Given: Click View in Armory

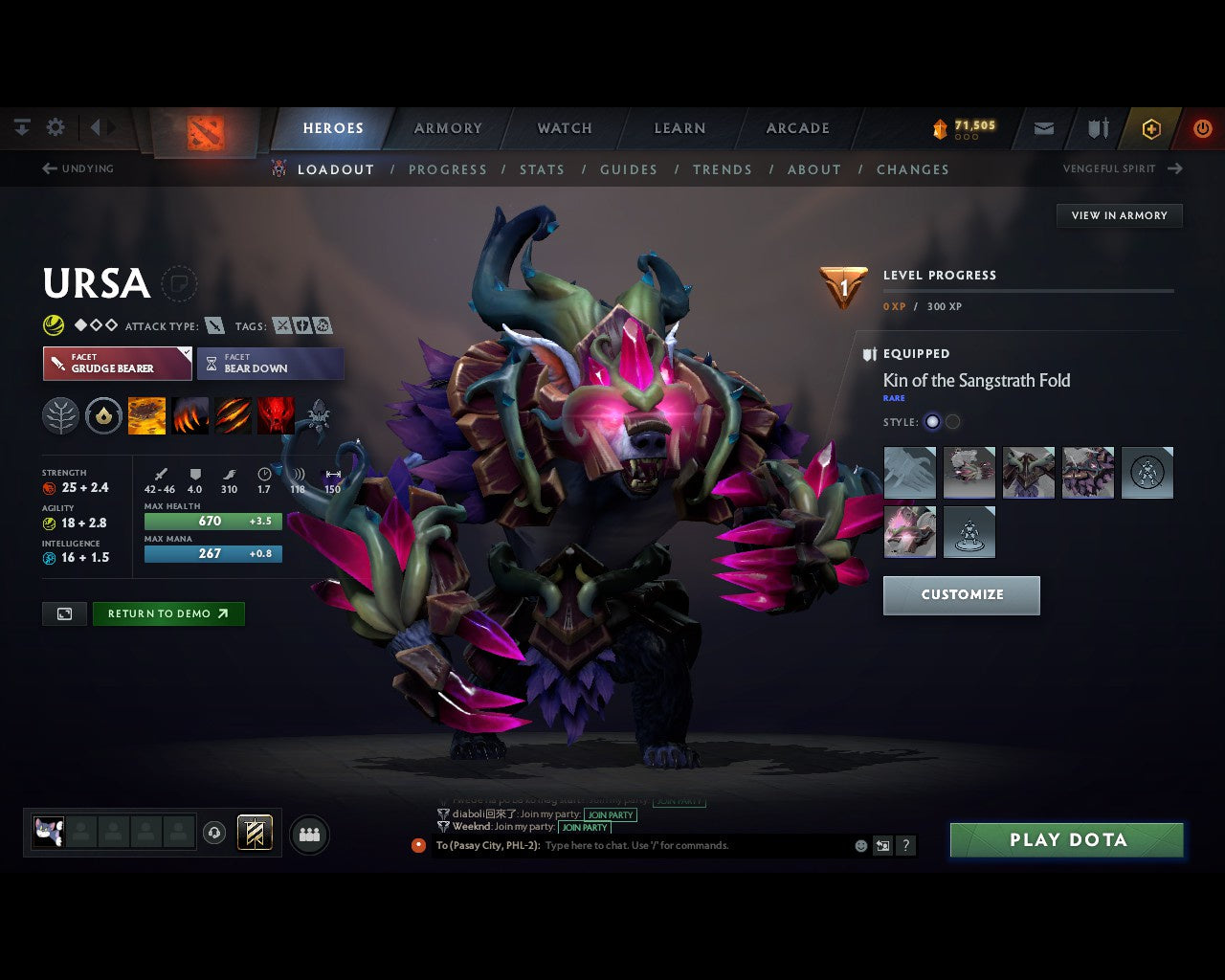Looking at the screenshot, I should point(1119,215).
